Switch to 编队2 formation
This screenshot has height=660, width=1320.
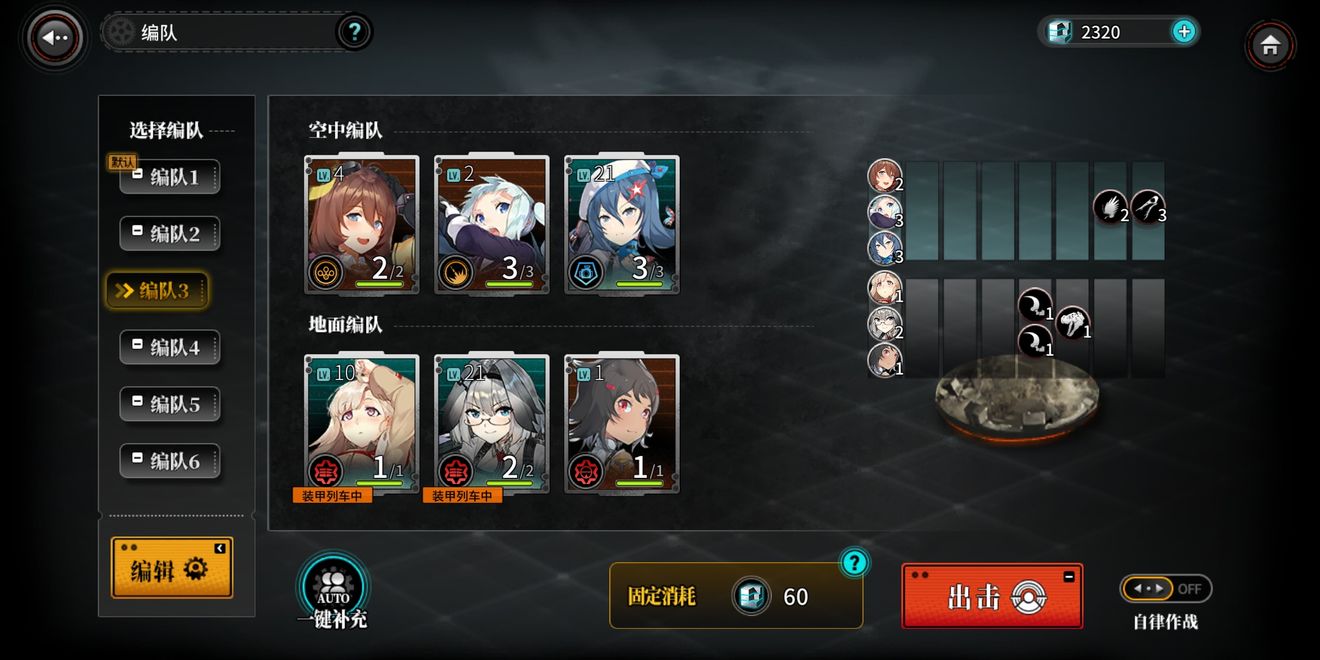(x=170, y=234)
